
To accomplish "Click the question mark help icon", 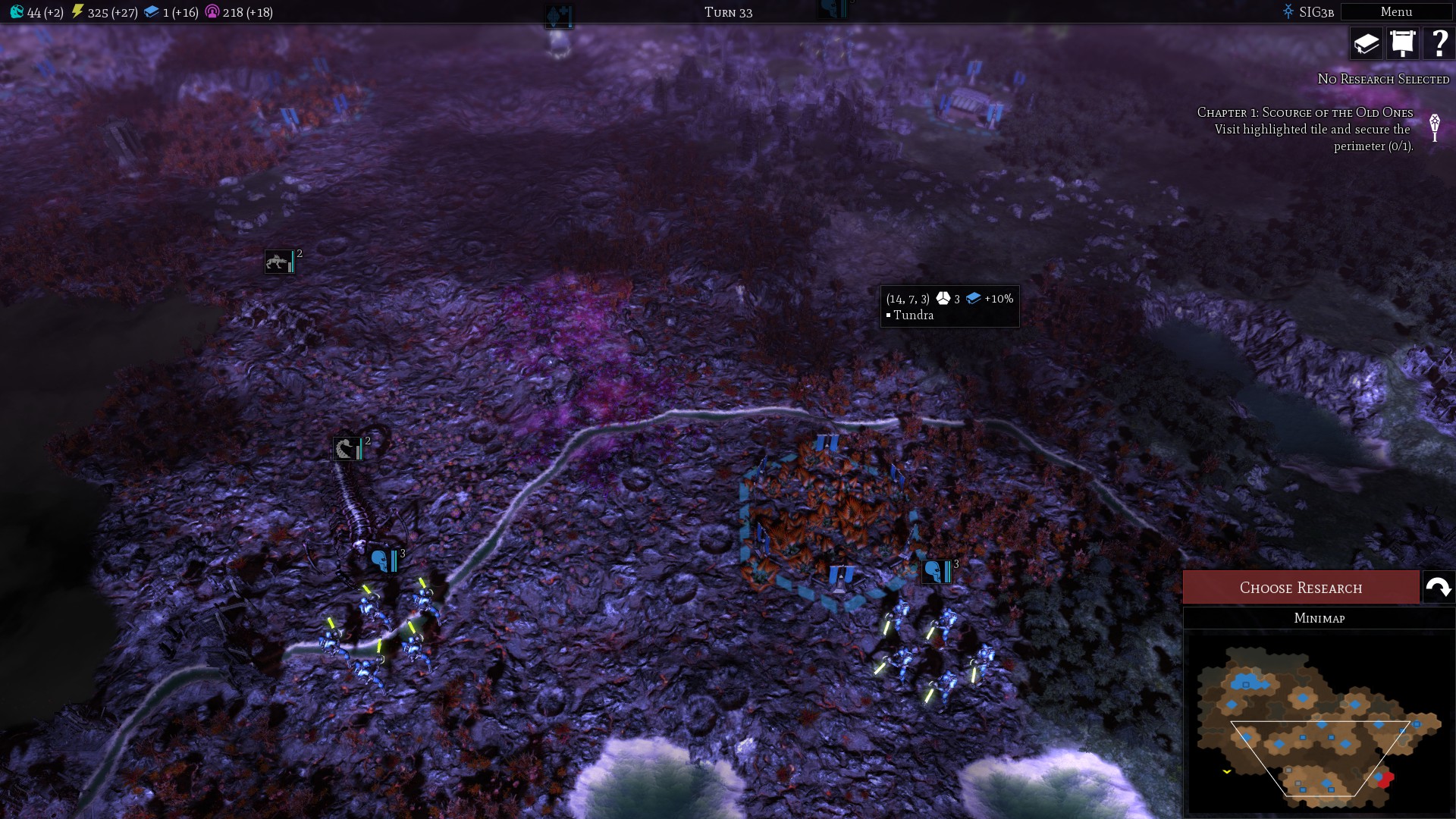I will coord(1439,43).
